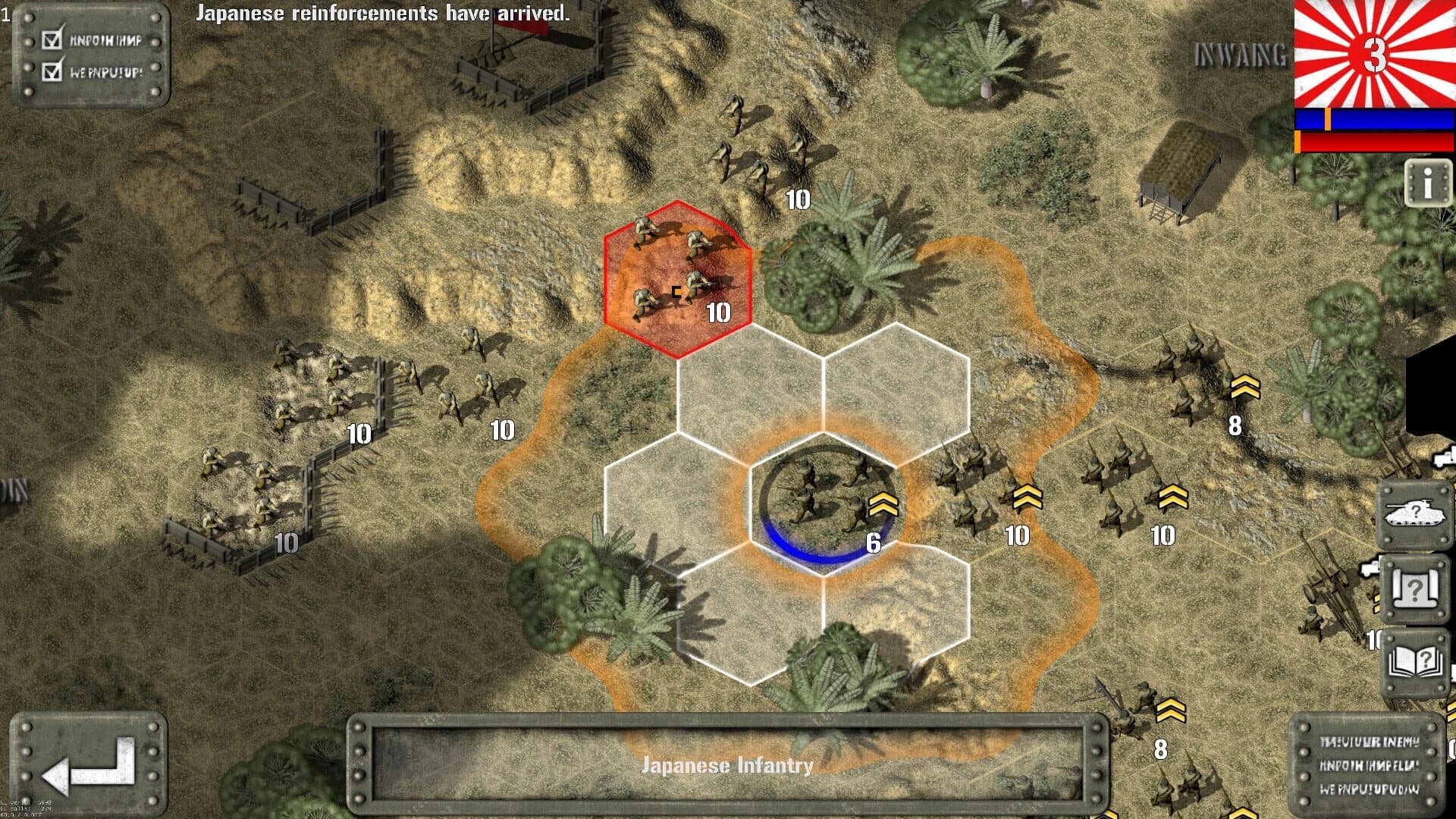
Task: Click the double-chevron rank badge on the selected unit
Action: 882,501
